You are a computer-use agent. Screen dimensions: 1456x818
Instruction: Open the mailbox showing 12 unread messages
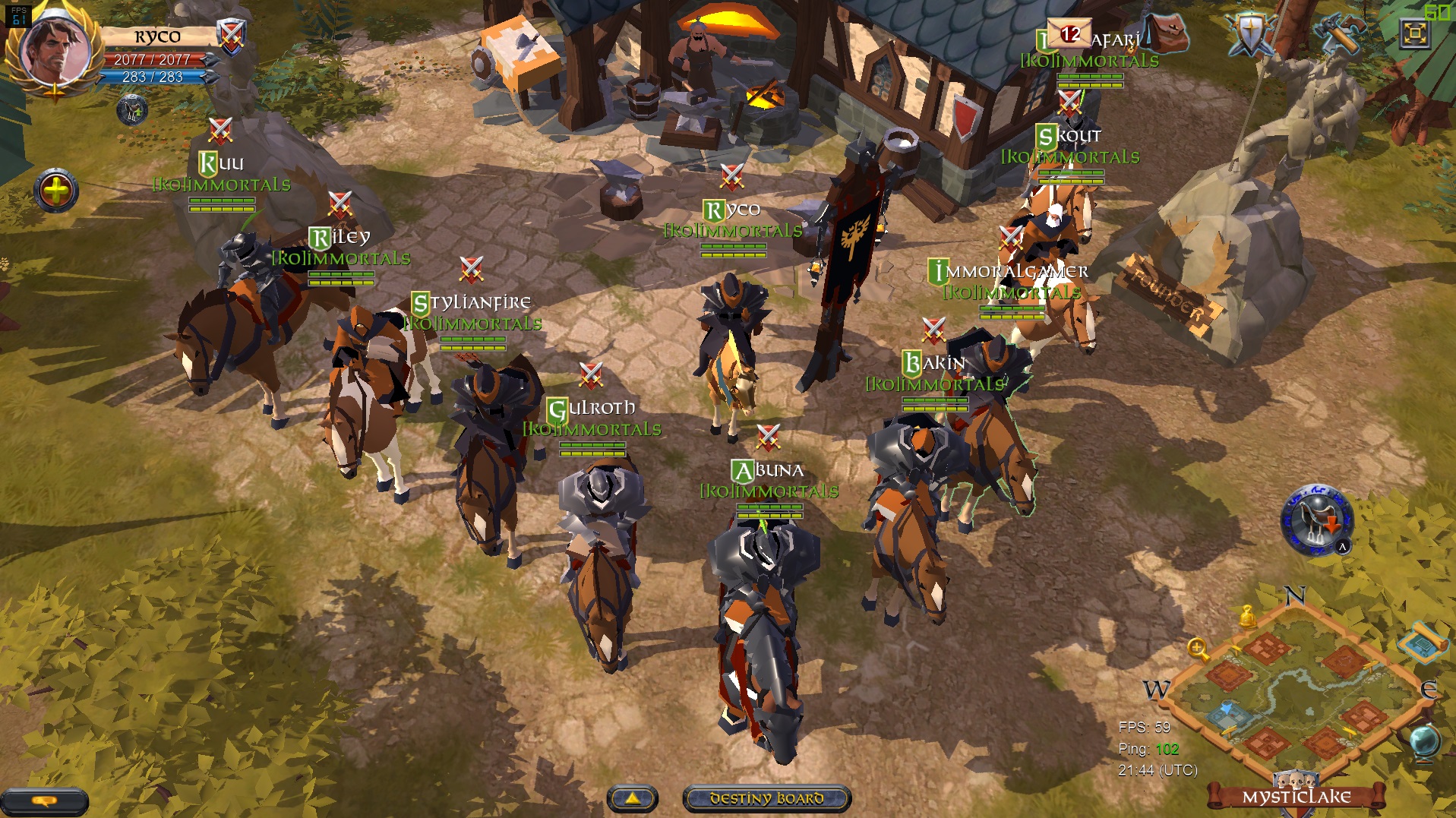click(1071, 32)
